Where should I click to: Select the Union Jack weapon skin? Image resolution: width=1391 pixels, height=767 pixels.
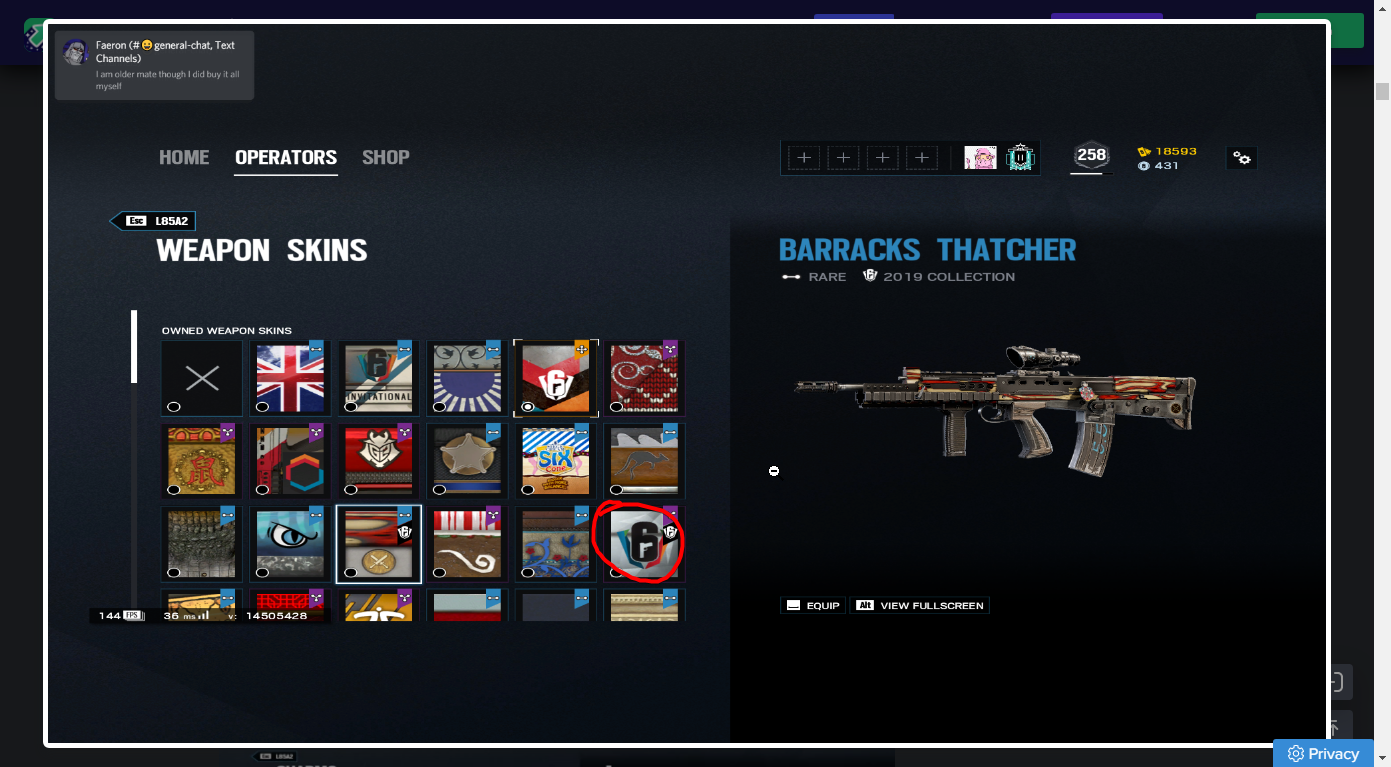click(290, 378)
